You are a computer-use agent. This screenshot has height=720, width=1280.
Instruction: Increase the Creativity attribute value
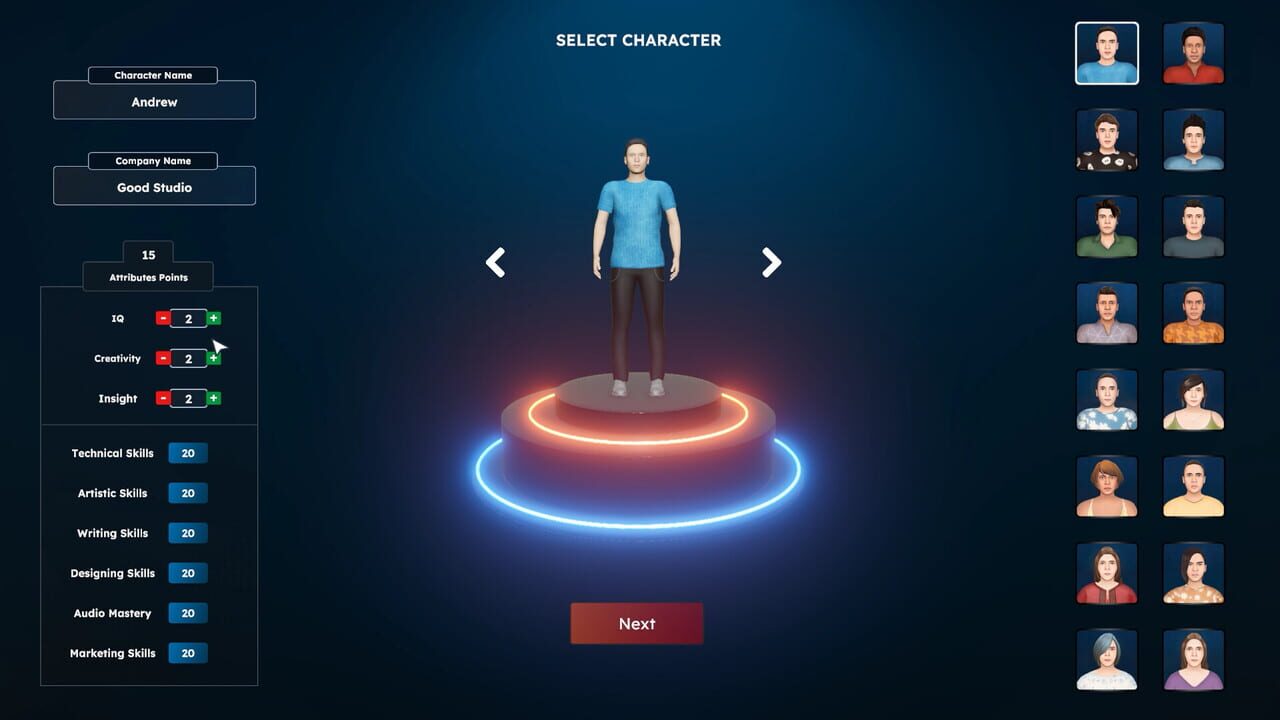pyautogui.click(x=215, y=358)
